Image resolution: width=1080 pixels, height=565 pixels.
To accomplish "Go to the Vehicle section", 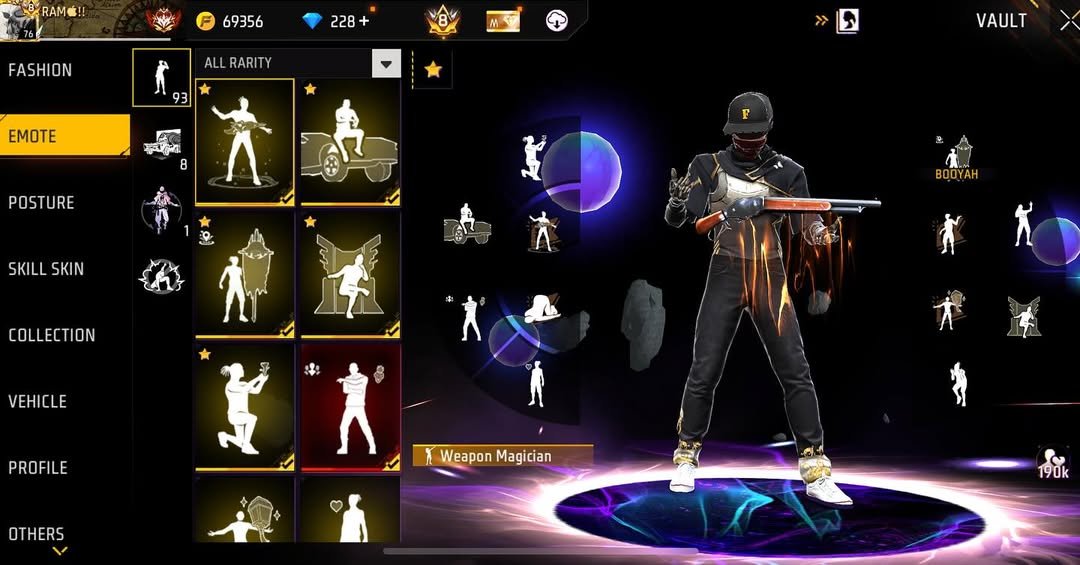I will click(x=37, y=401).
